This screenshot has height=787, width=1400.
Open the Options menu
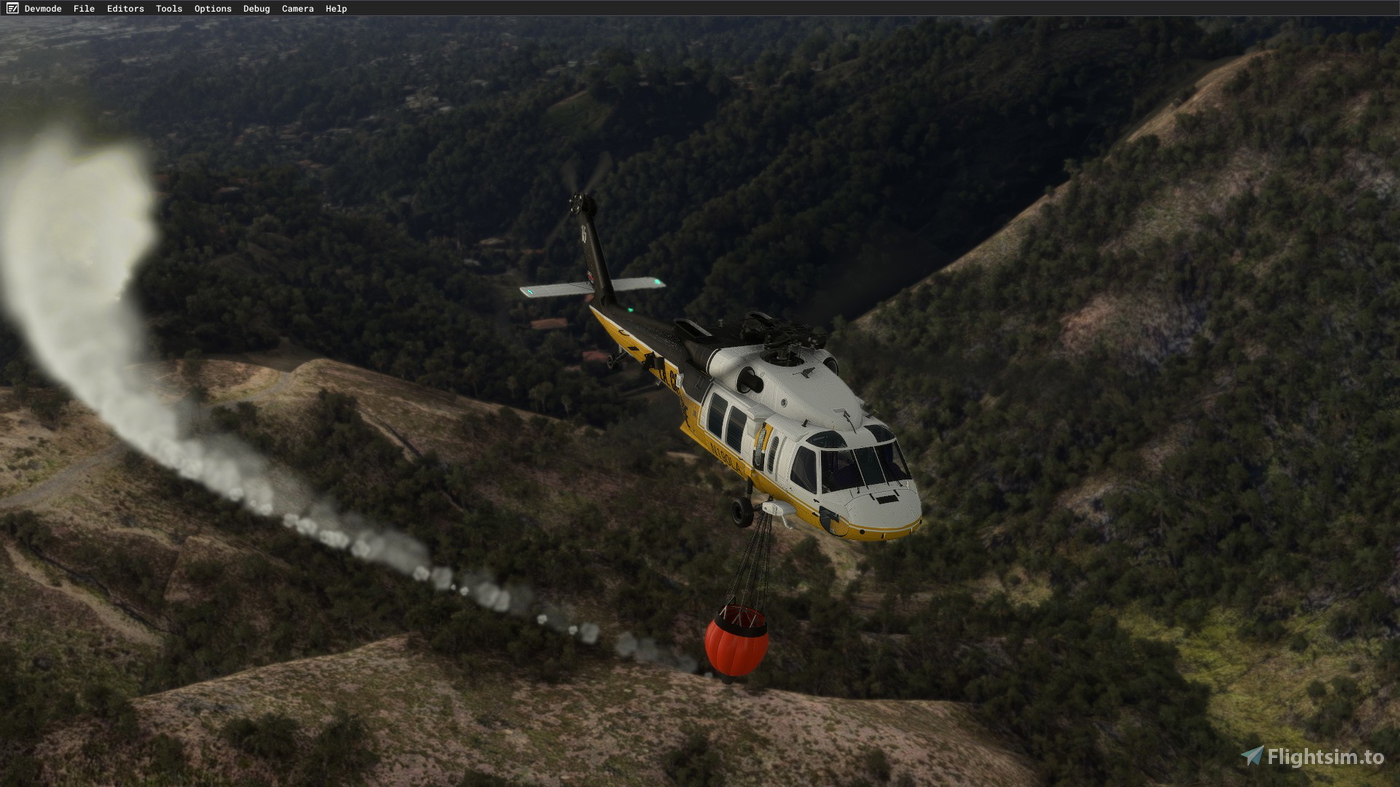tap(212, 8)
